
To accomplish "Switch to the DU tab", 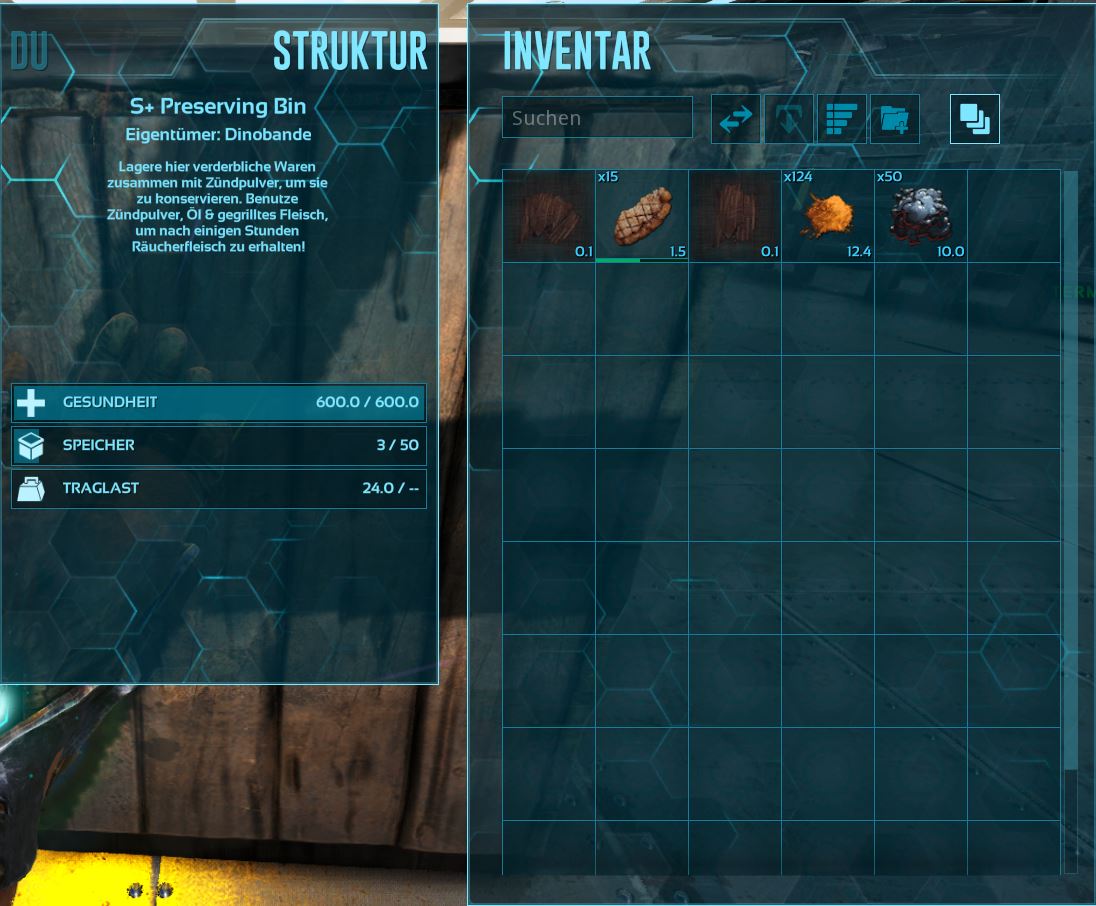I will (x=30, y=52).
